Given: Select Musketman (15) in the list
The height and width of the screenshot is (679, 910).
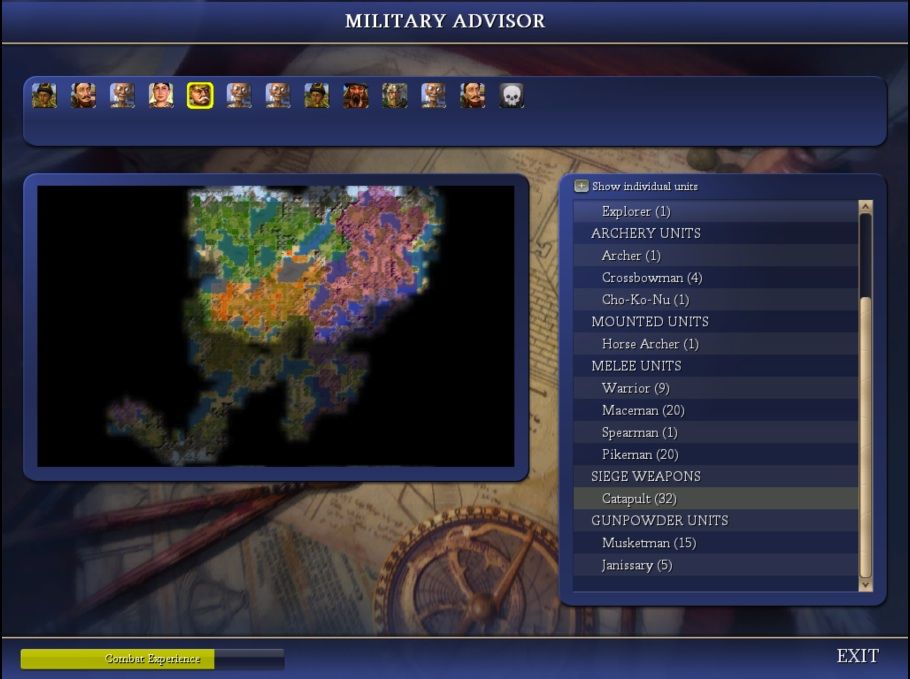Looking at the screenshot, I should point(648,543).
